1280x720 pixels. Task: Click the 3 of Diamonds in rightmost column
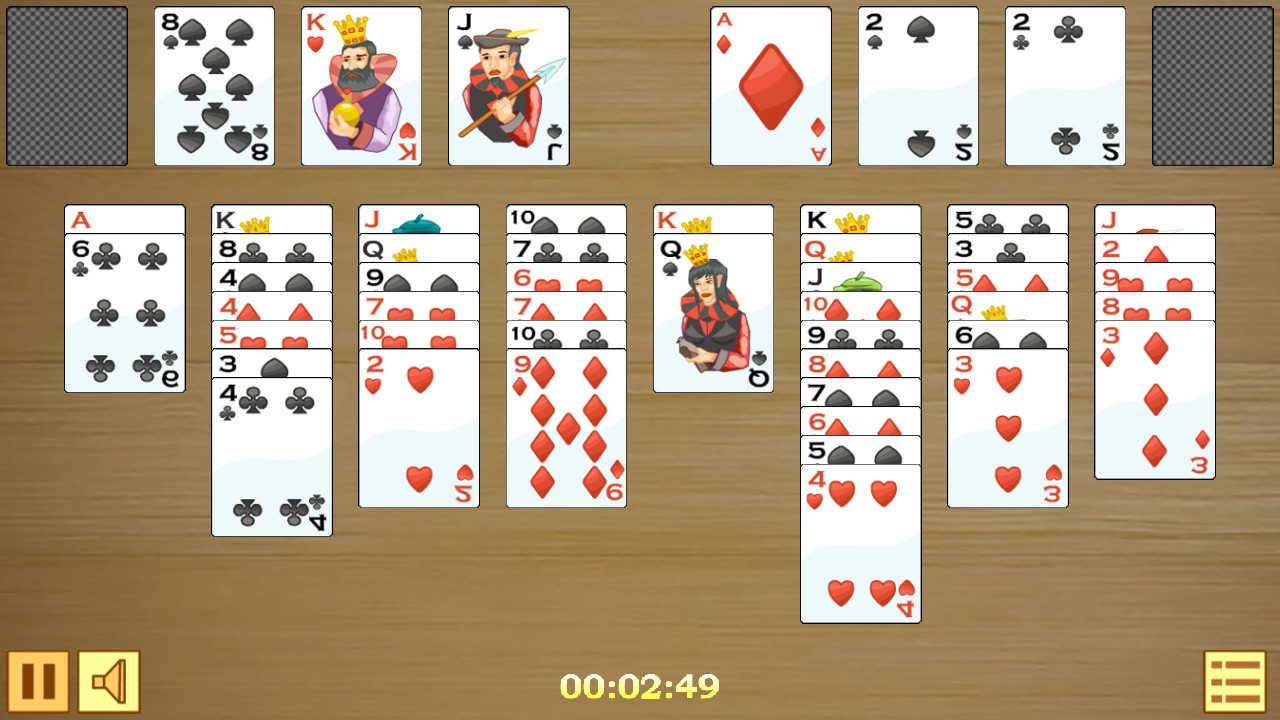coord(1154,400)
